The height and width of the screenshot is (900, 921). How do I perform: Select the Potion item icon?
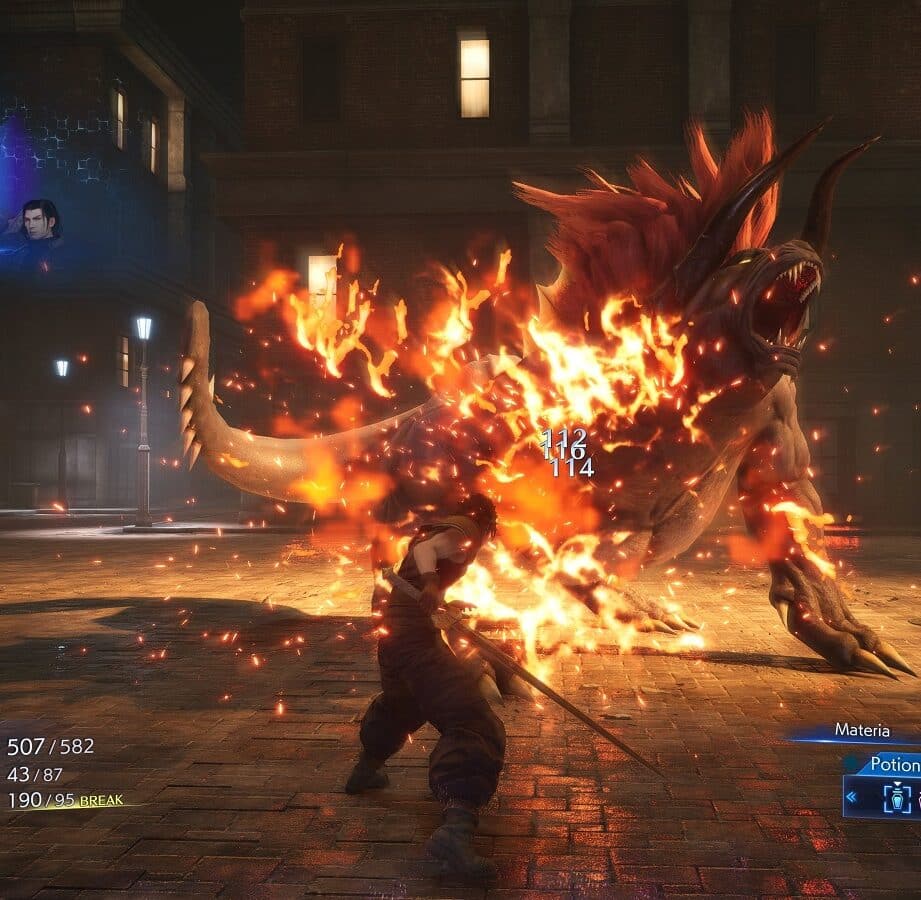(x=896, y=797)
